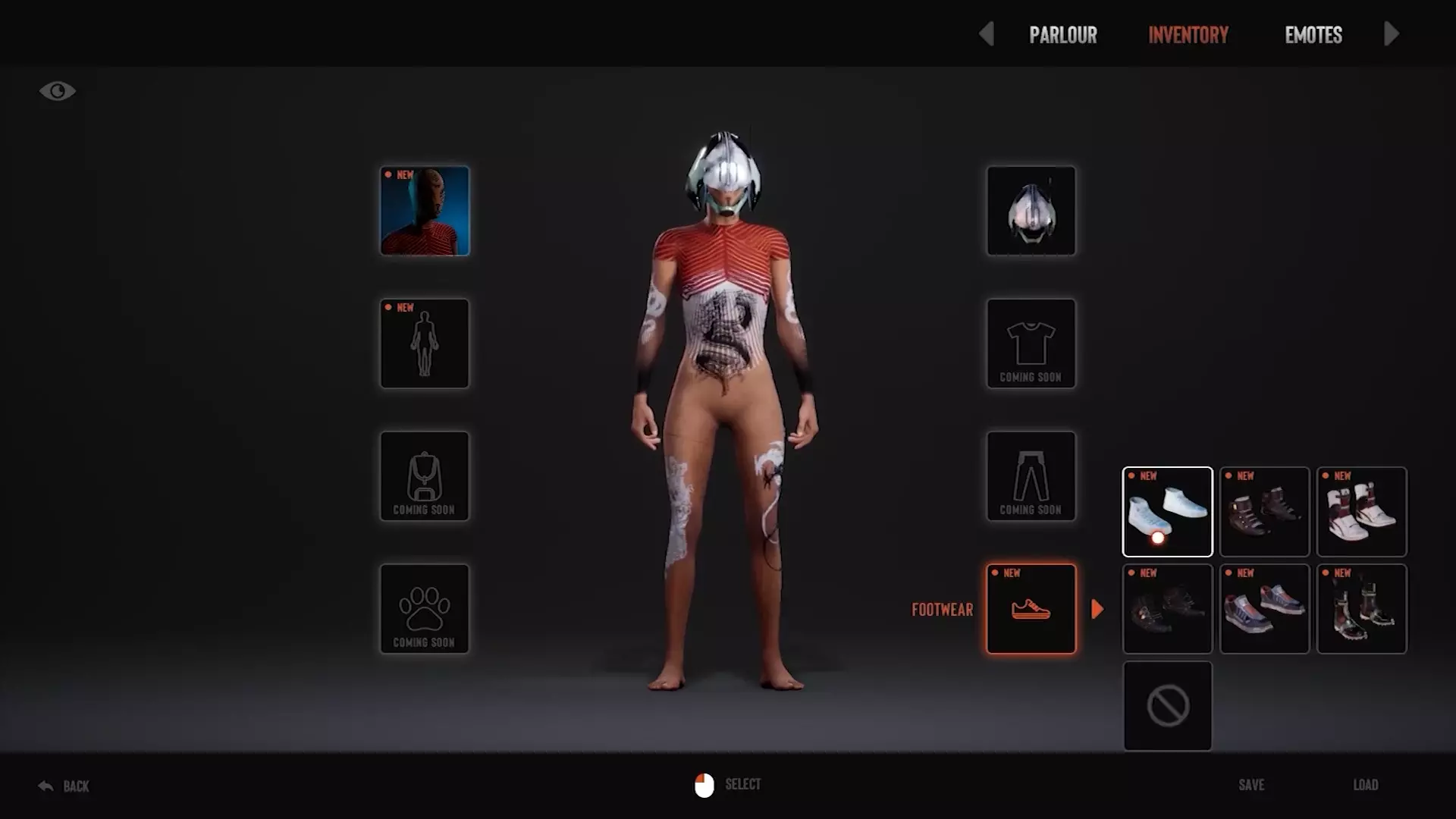Viewport: 1456px width, 819px height.
Task: Open the red tattooed skin slot
Action: [x=425, y=211]
